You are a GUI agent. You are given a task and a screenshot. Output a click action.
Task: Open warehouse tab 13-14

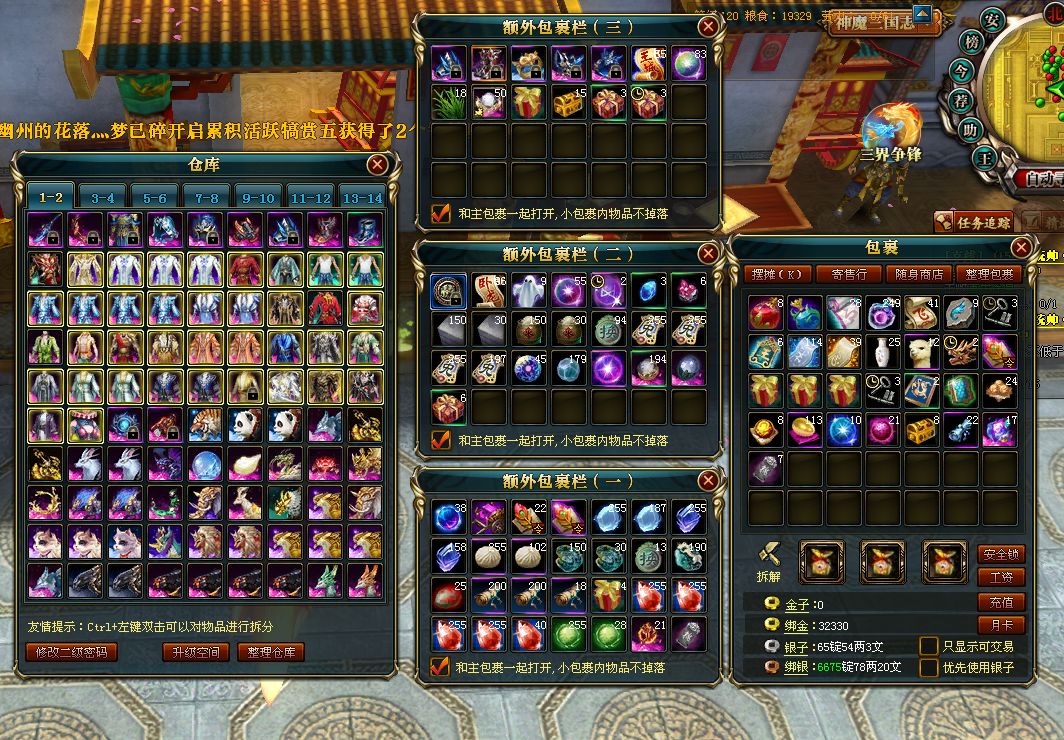(361, 198)
